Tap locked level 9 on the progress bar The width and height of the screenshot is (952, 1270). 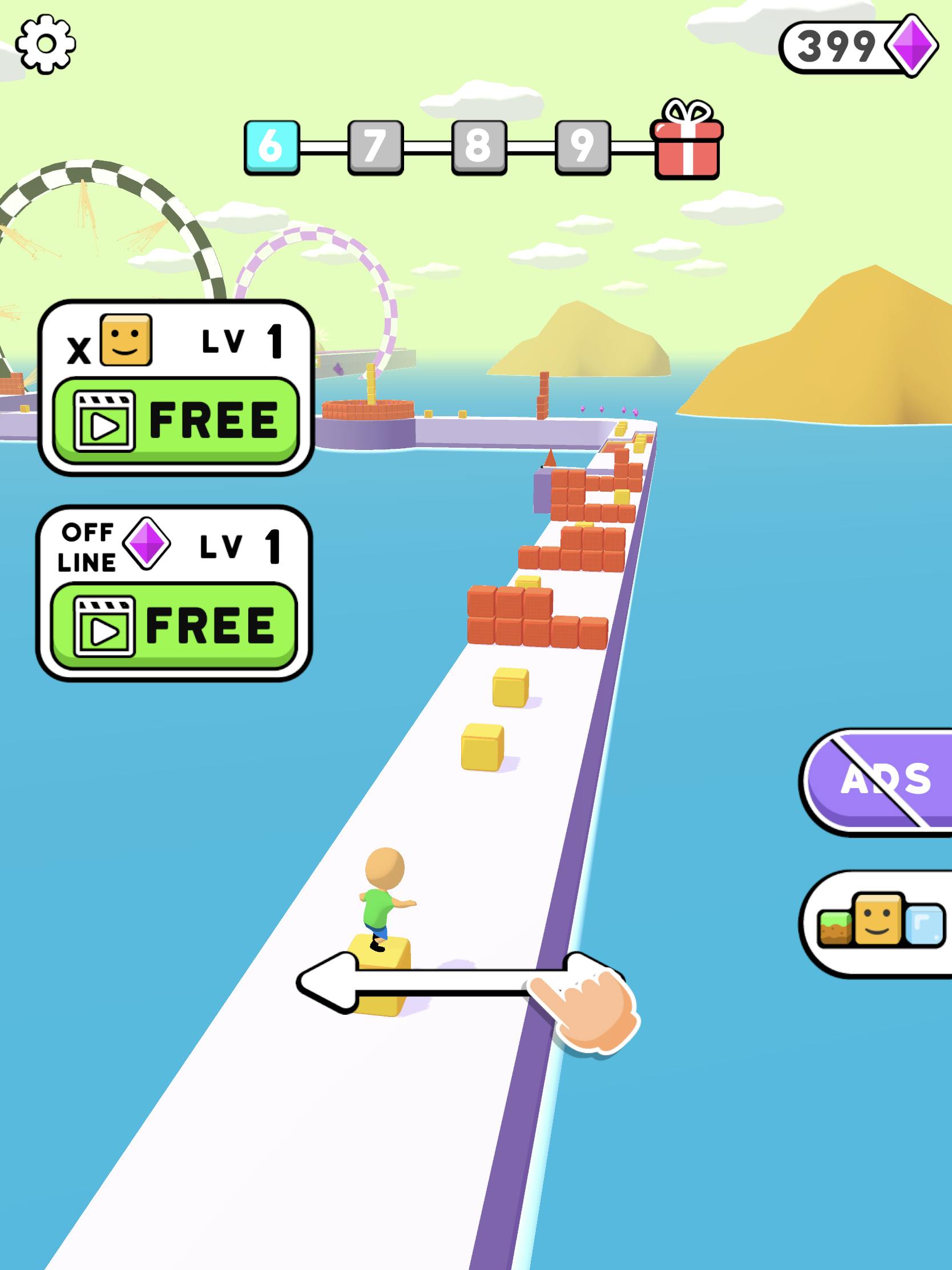coord(584,148)
